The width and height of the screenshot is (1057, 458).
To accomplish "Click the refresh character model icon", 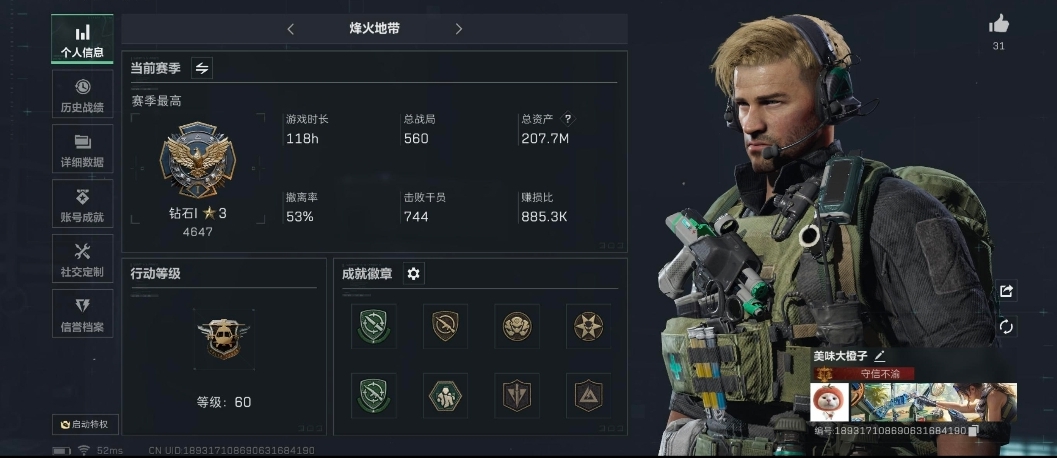I will point(1006,327).
